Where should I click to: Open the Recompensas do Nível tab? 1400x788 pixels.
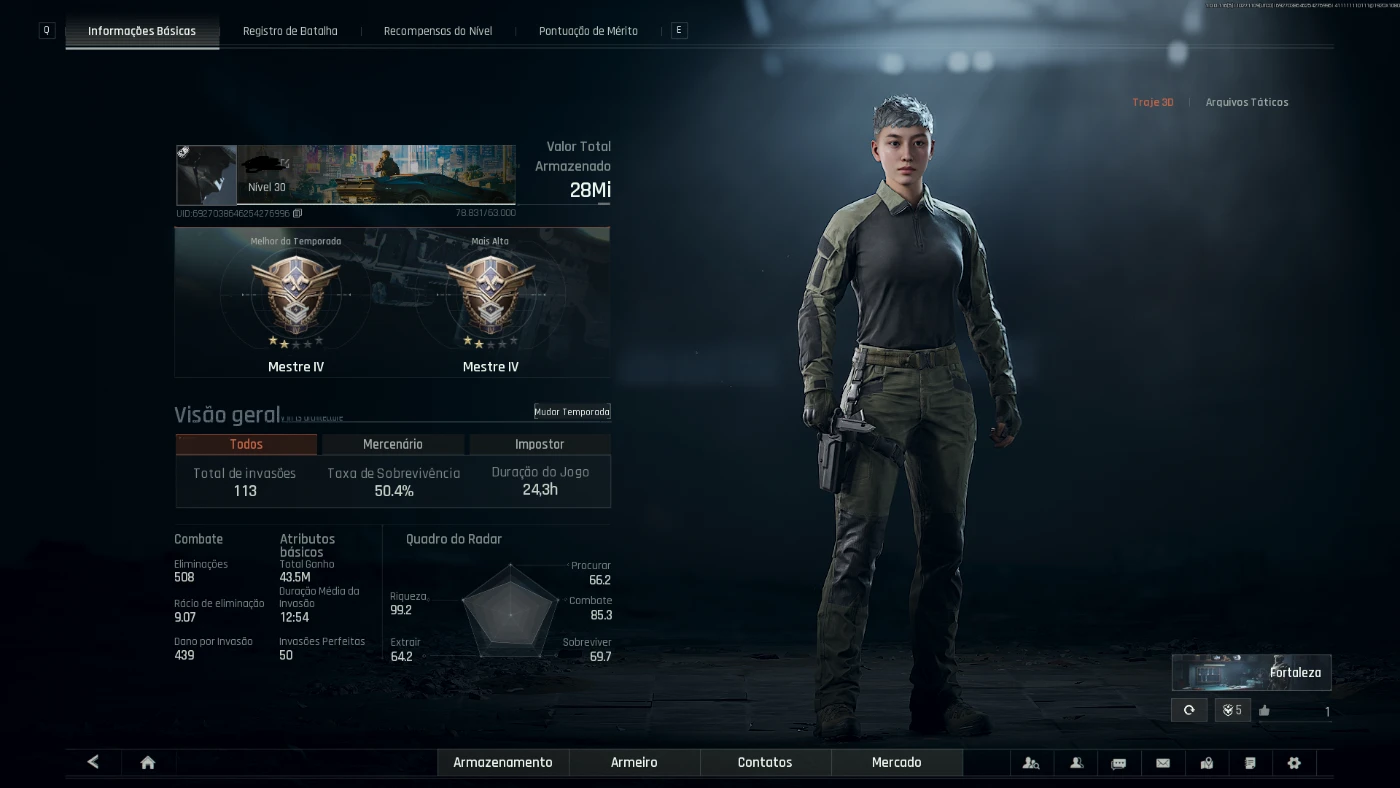coord(438,31)
